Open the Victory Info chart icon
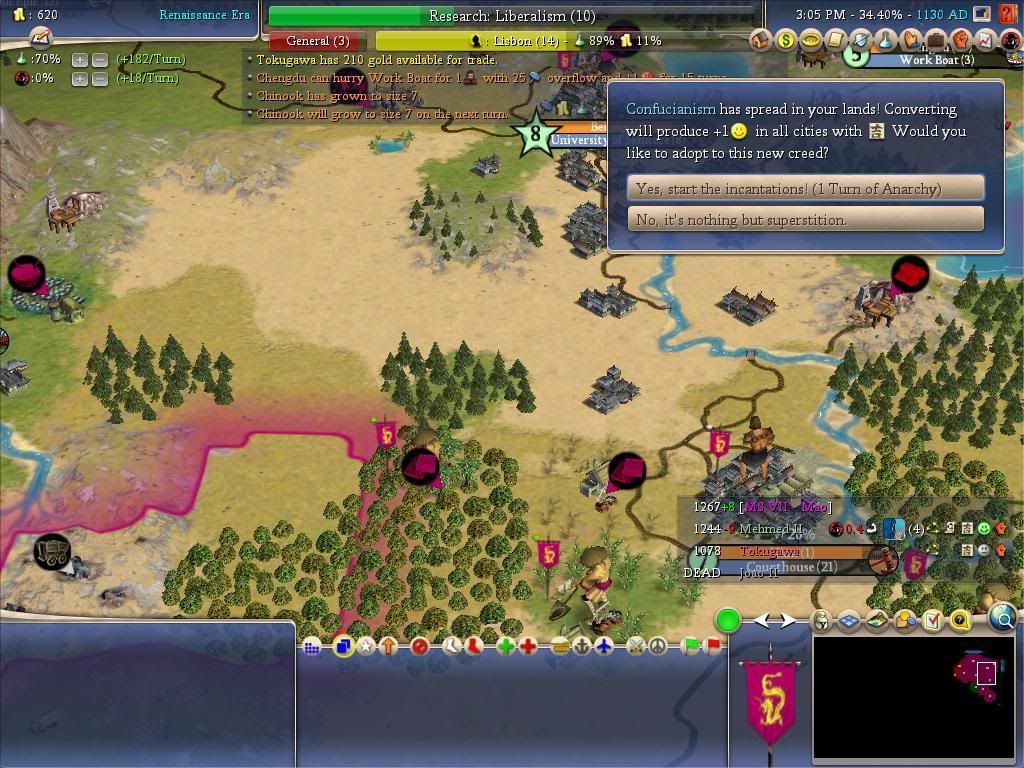1024x768 pixels. click(985, 41)
